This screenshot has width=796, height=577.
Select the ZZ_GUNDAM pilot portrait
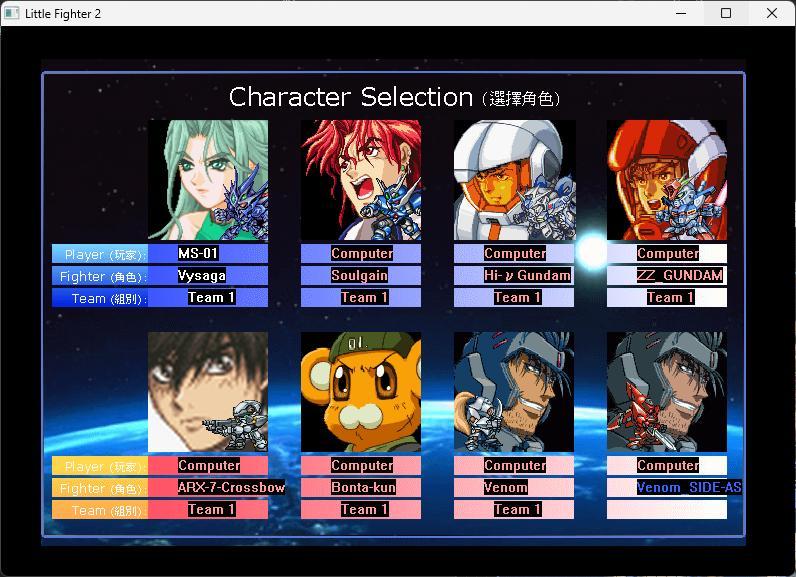(667, 180)
